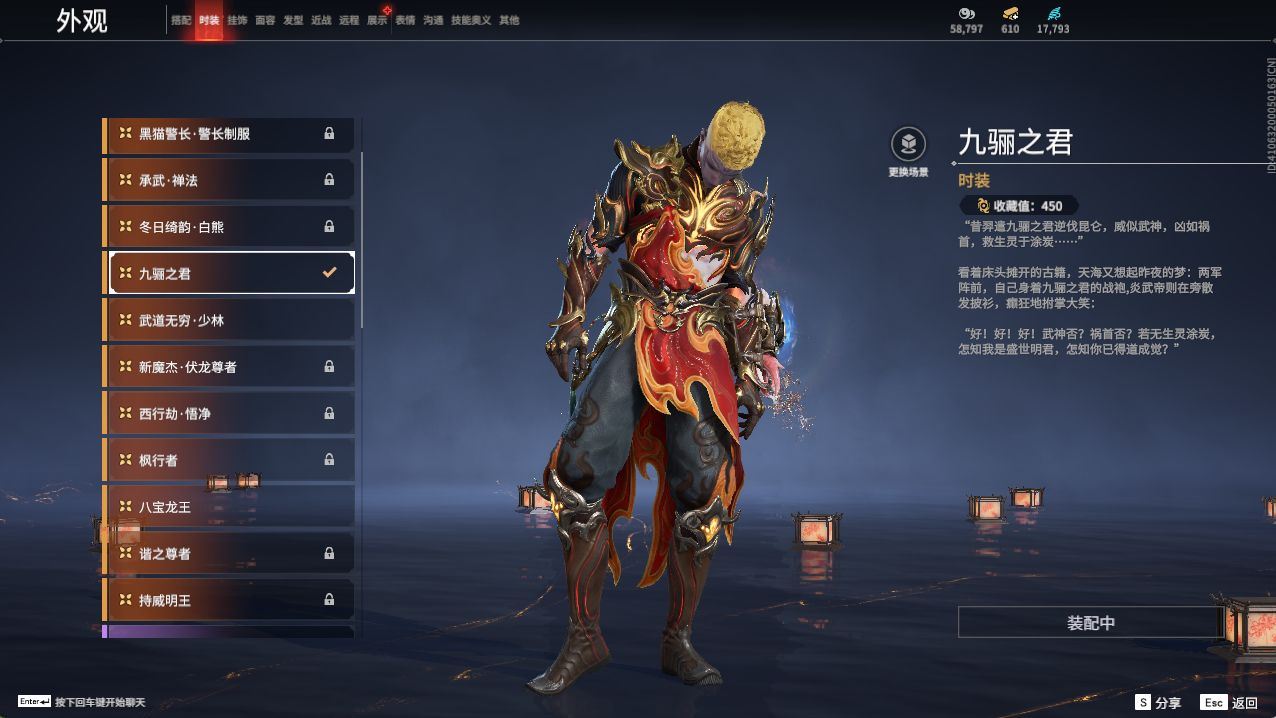Click the 装配中 equipped button
The width and height of the screenshot is (1276, 718).
[x=1090, y=622]
